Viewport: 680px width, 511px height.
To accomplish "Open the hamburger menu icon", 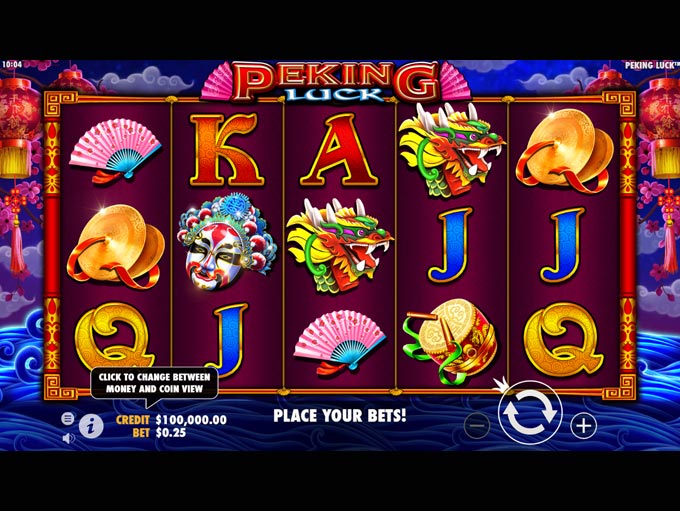I will pos(68,418).
